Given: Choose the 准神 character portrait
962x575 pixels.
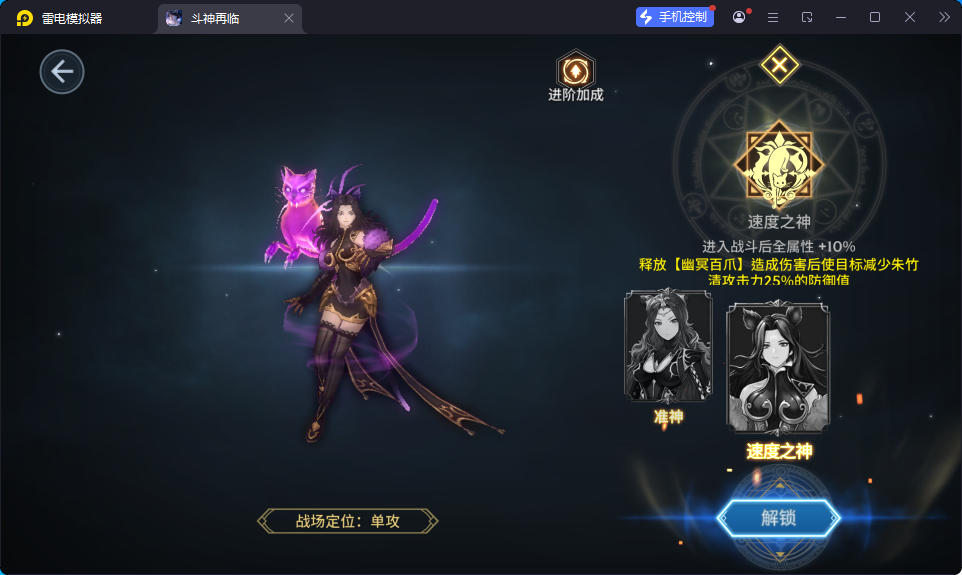Looking at the screenshot, I should (668, 346).
